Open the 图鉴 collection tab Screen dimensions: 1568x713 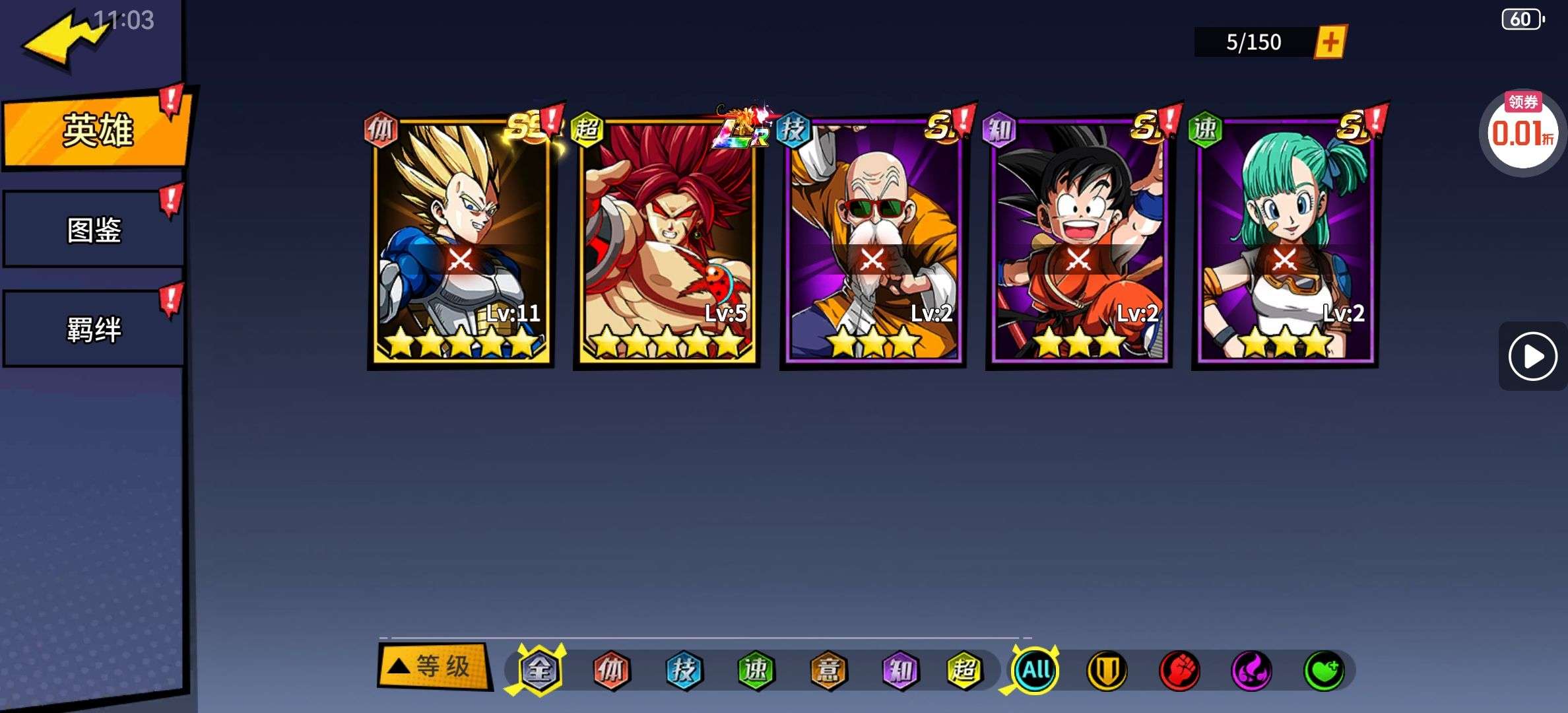pos(94,230)
